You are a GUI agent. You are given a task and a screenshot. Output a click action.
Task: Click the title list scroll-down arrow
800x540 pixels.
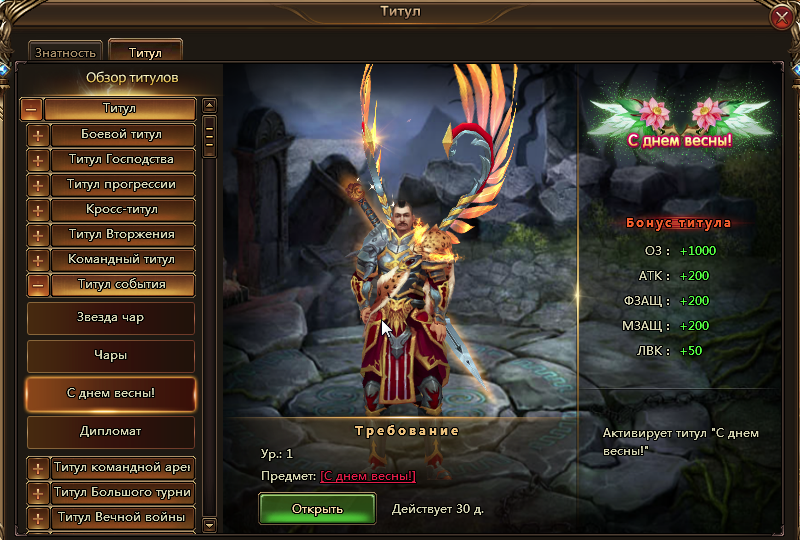209,524
